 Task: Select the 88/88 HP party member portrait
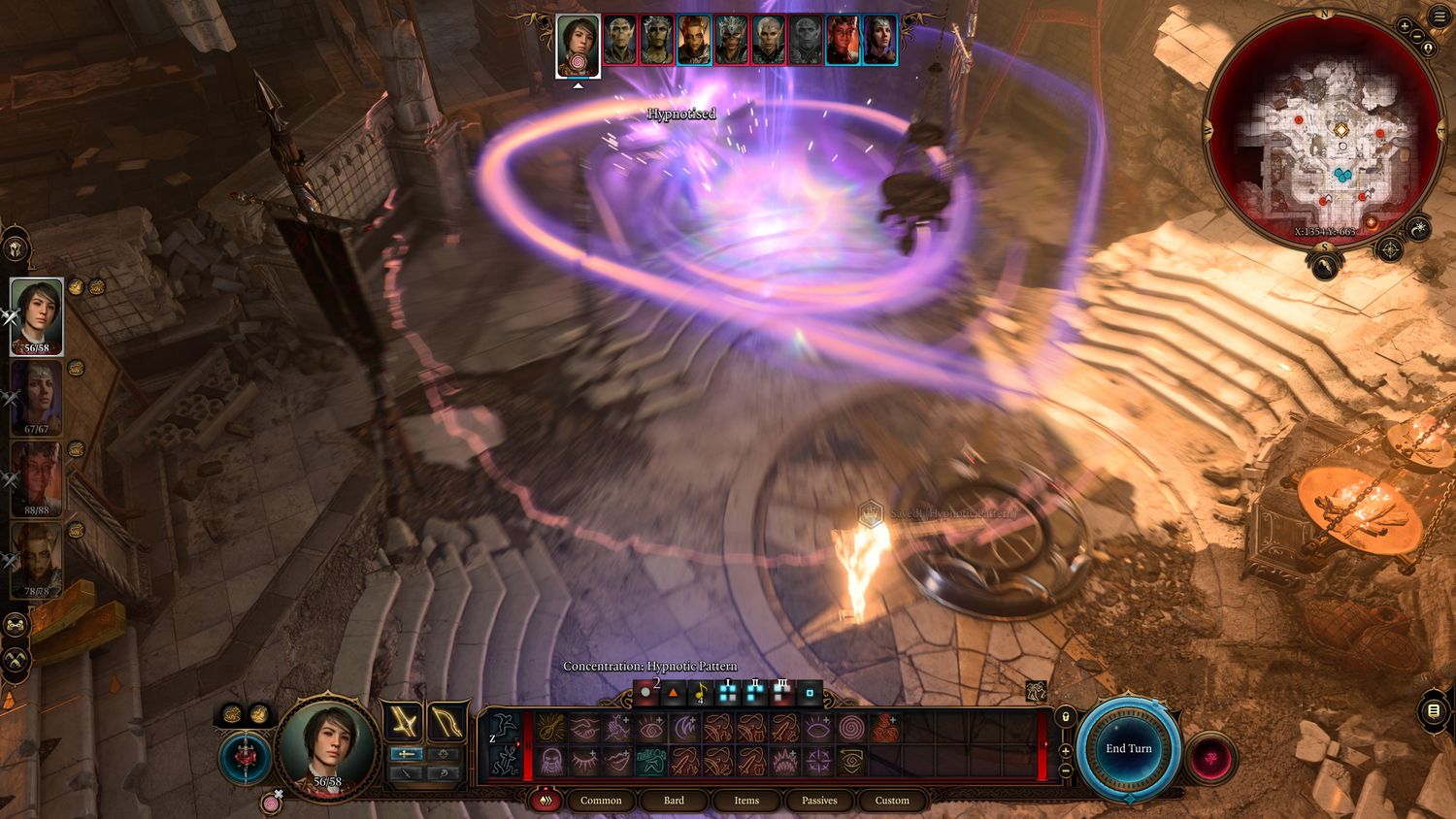(37, 479)
